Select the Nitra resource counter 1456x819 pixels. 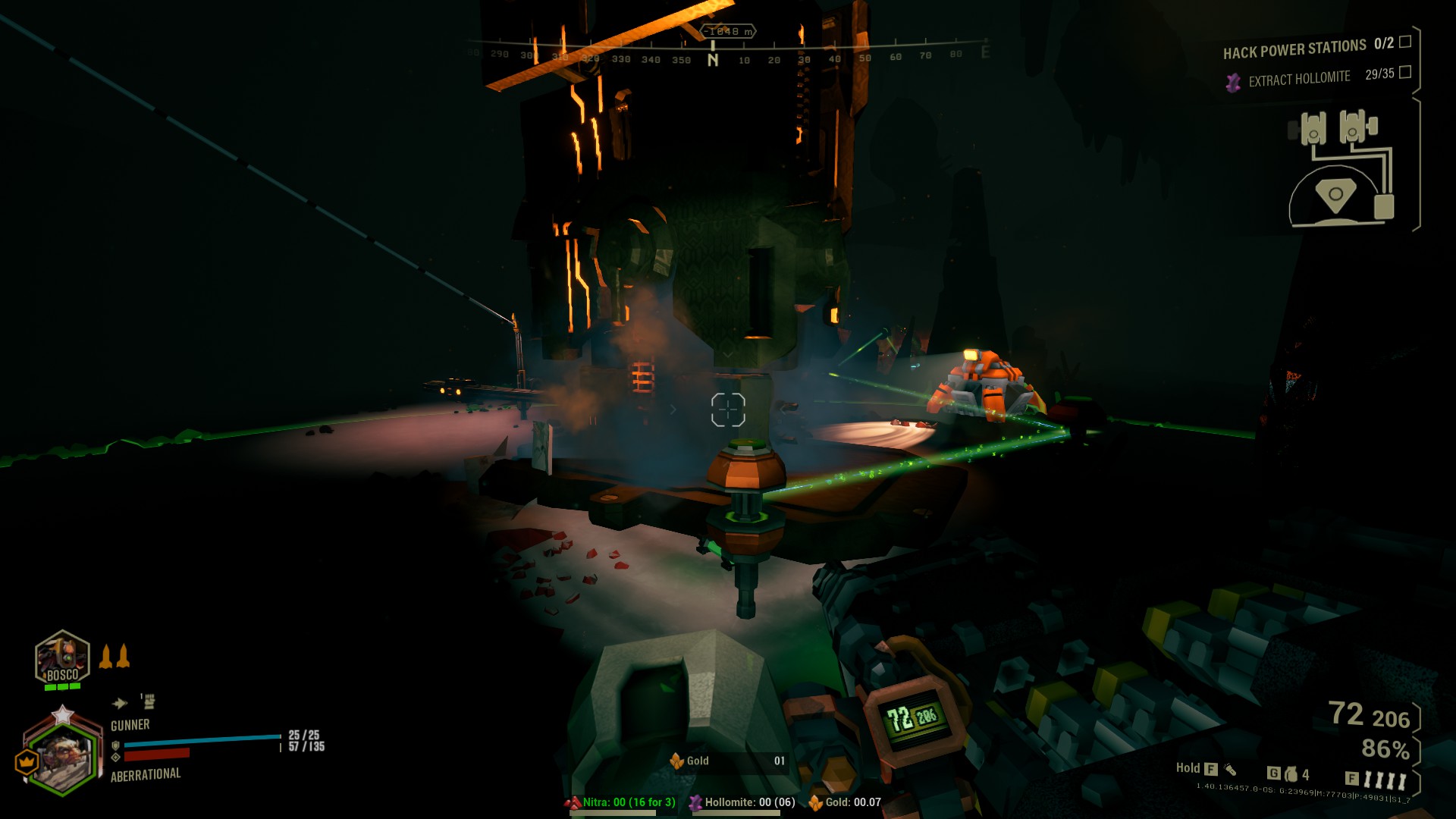[620, 803]
